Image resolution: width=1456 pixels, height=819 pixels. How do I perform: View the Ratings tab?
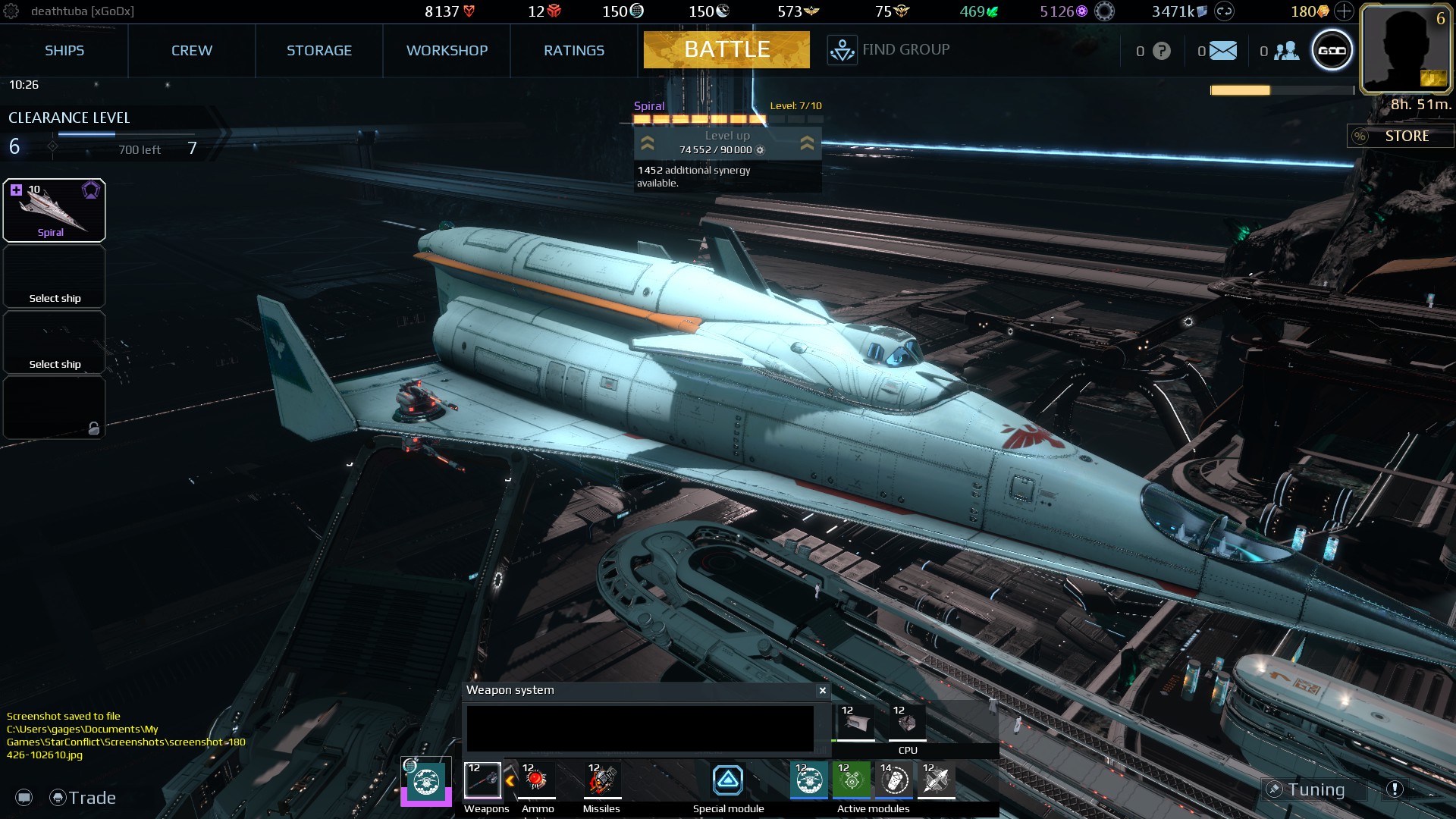pyautogui.click(x=573, y=51)
